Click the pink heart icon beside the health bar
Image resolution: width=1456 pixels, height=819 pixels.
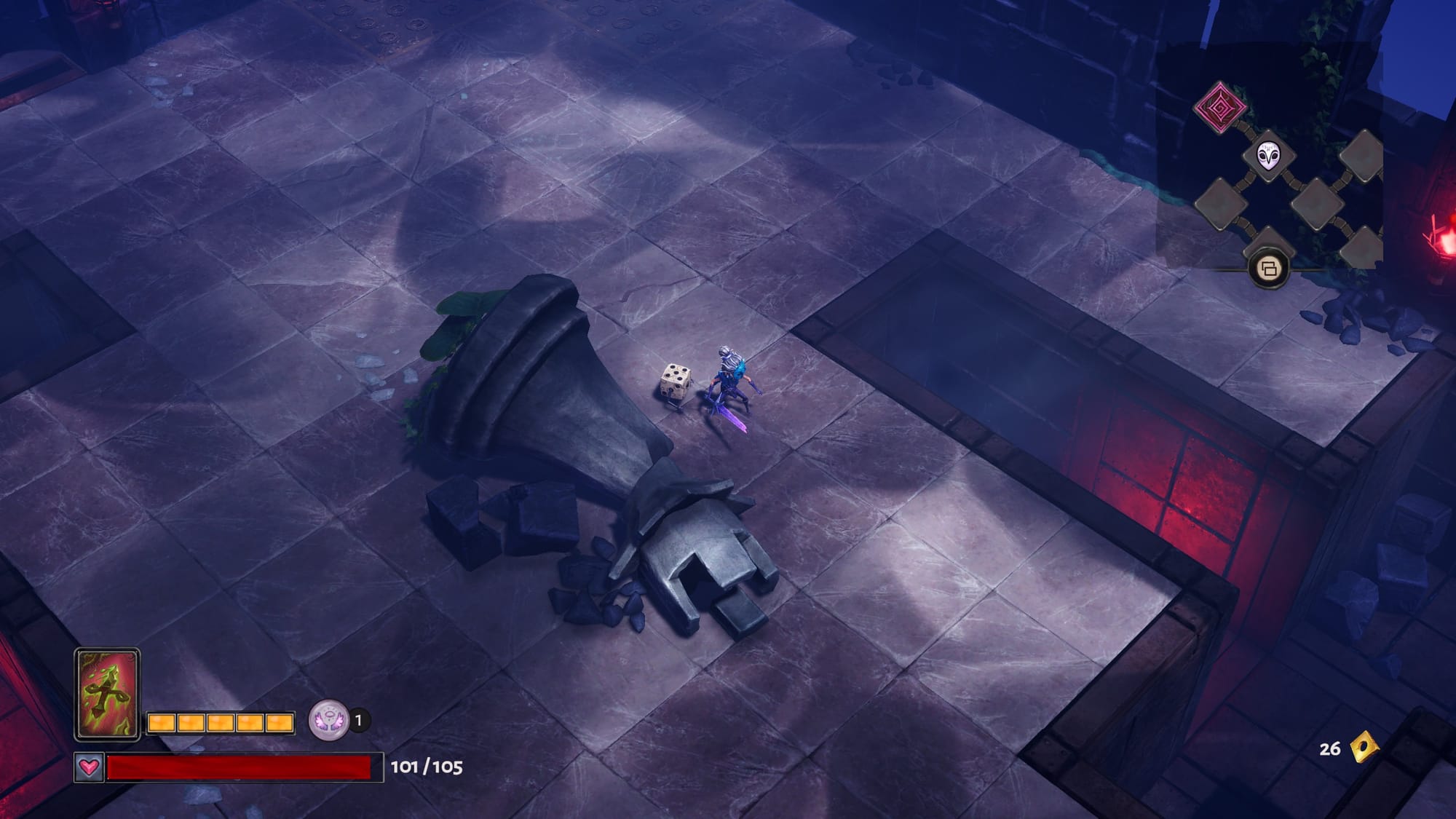pyautogui.click(x=88, y=767)
